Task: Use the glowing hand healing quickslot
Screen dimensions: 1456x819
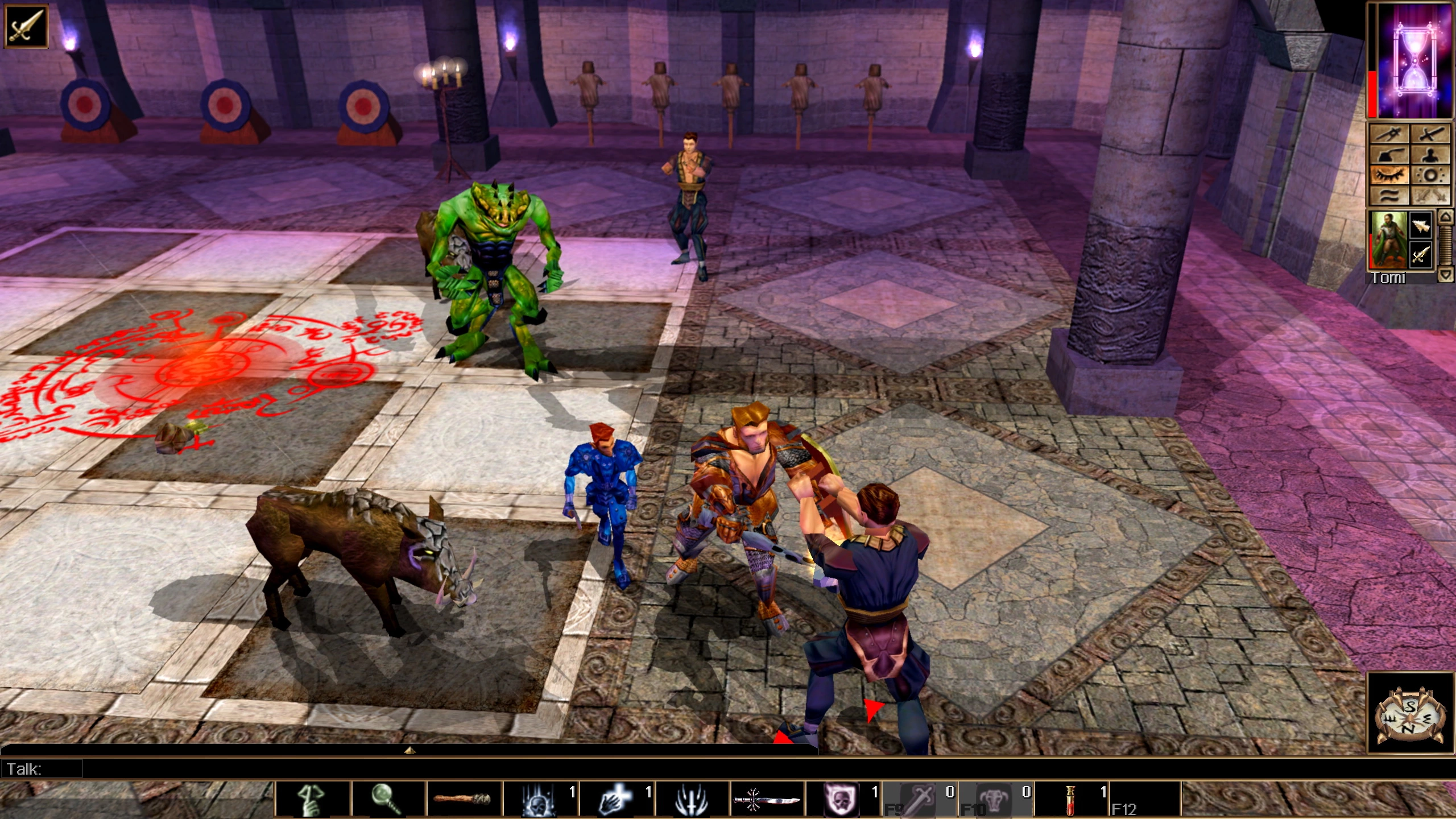Action: (x=615, y=800)
